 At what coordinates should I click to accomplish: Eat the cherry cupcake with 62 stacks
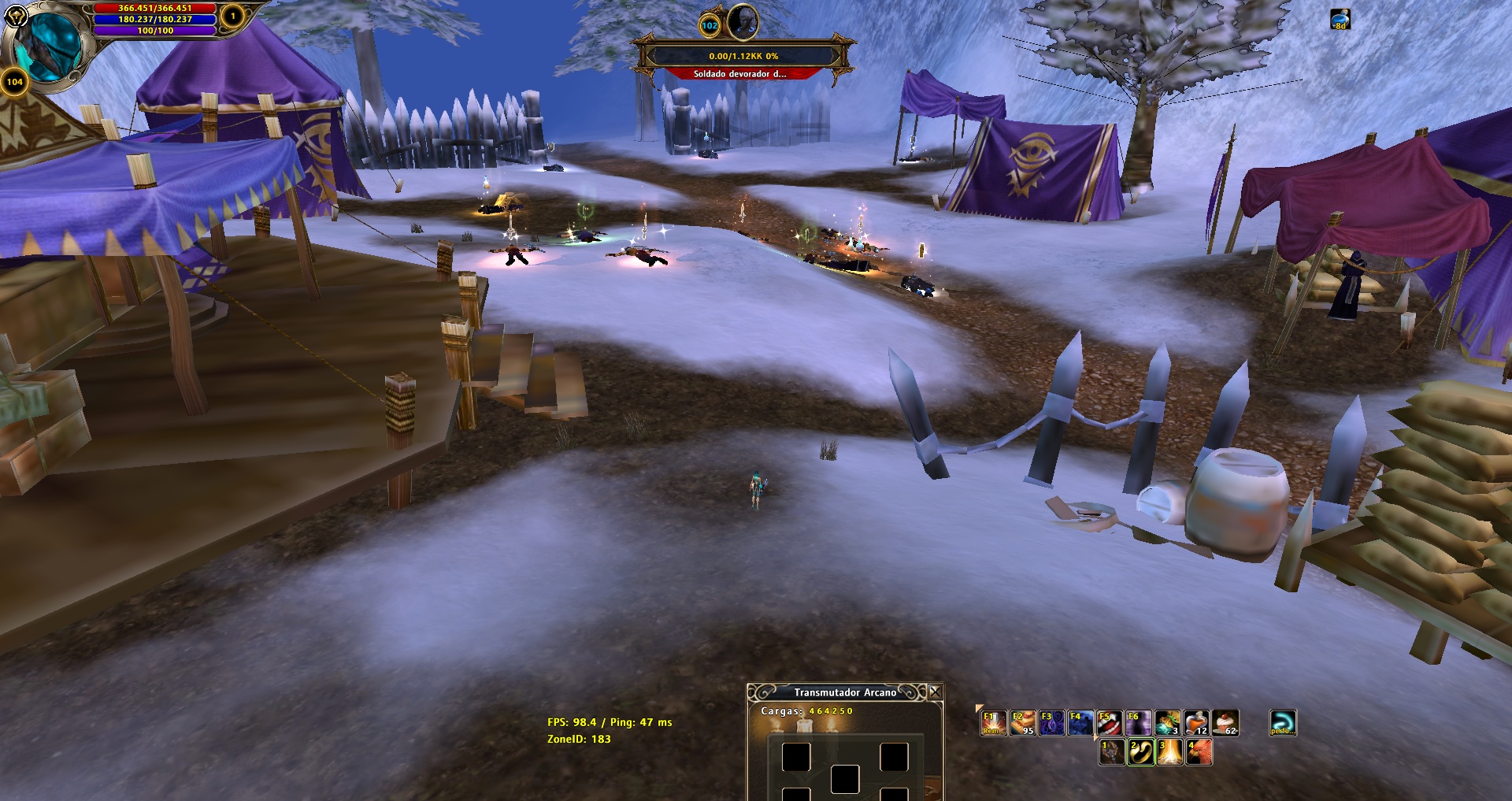[x=1225, y=722]
